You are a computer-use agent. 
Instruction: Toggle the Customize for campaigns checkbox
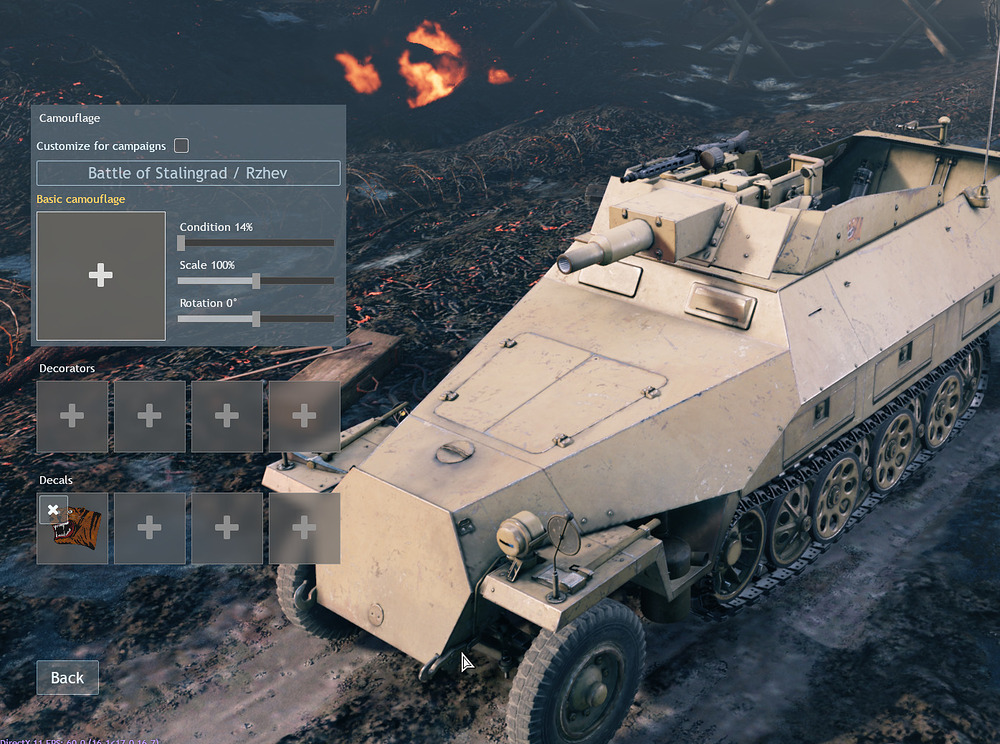(x=181, y=146)
